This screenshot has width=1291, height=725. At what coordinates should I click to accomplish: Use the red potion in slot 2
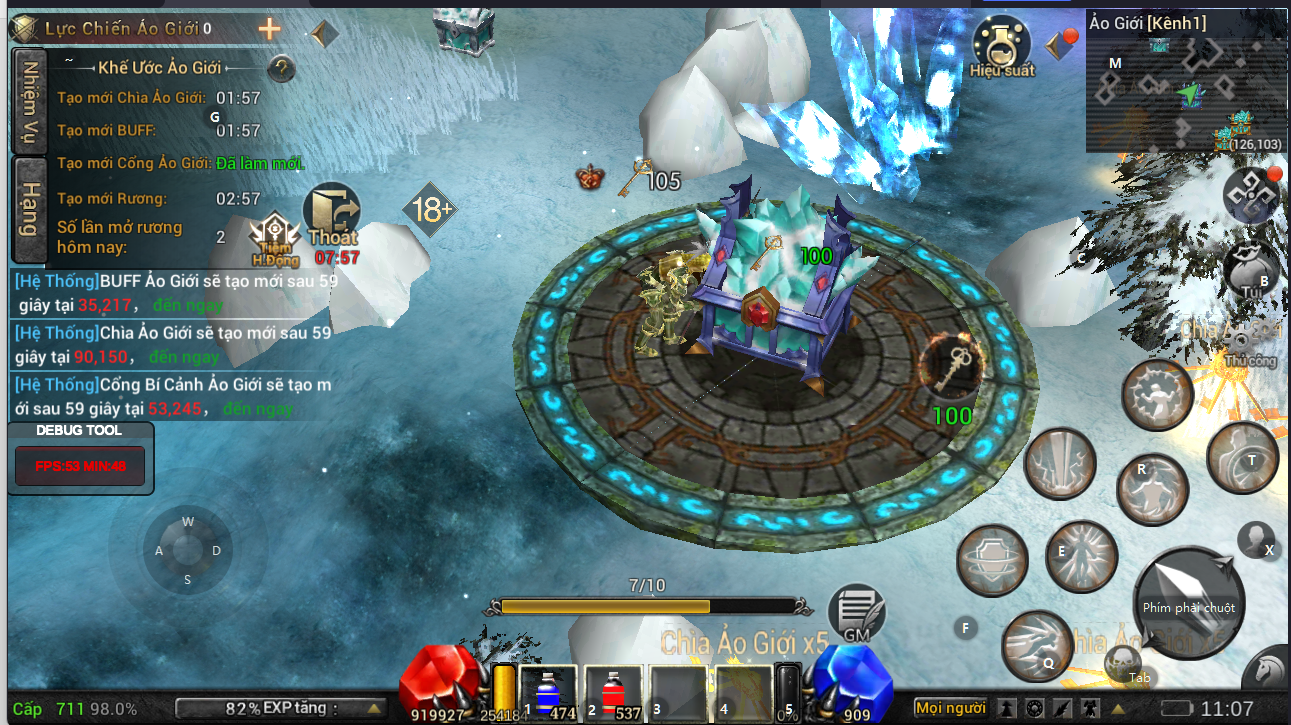click(x=613, y=692)
